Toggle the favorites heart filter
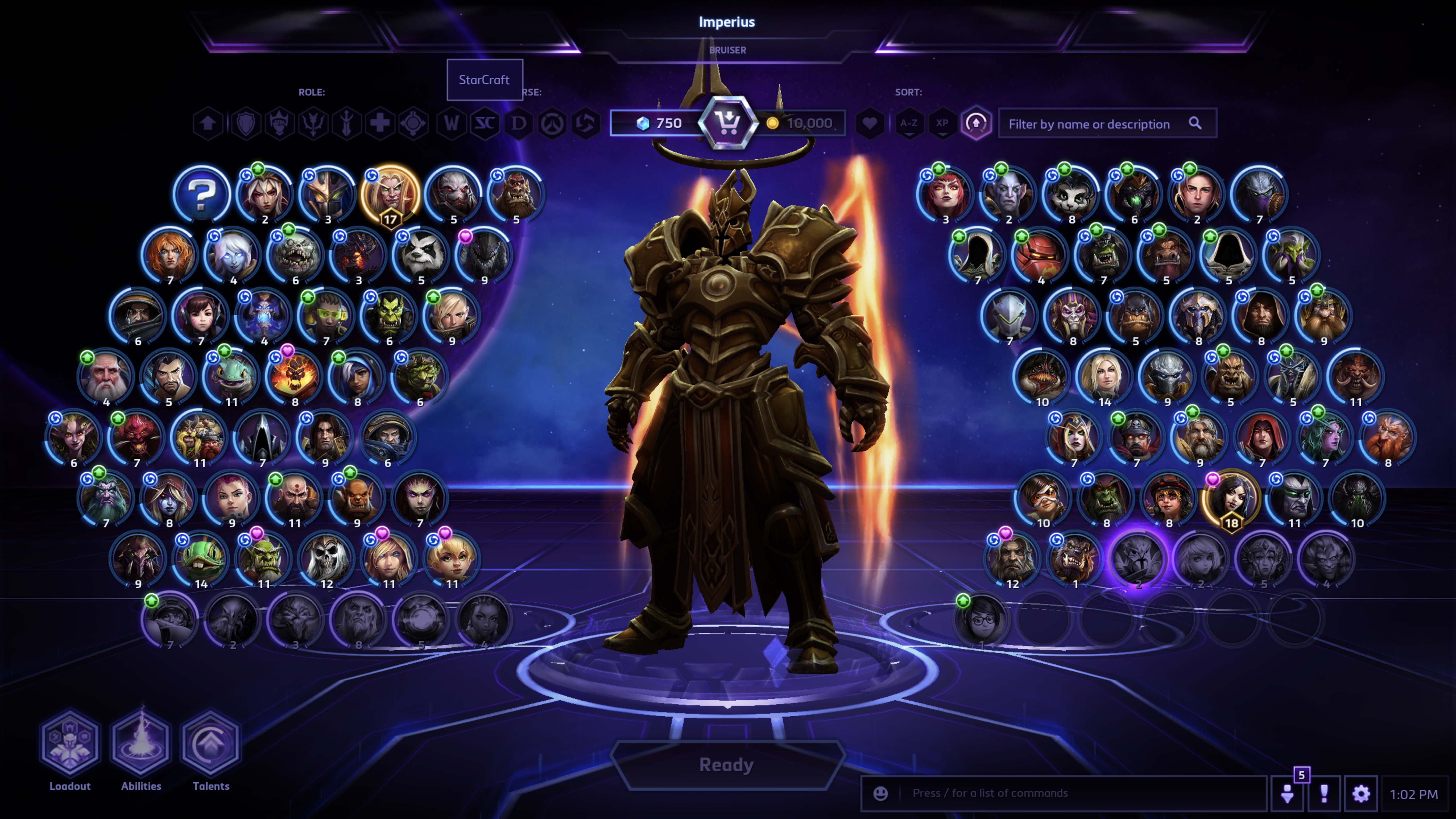Image resolution: width=1456 pixels, height=819 pixels. (870, 123)
